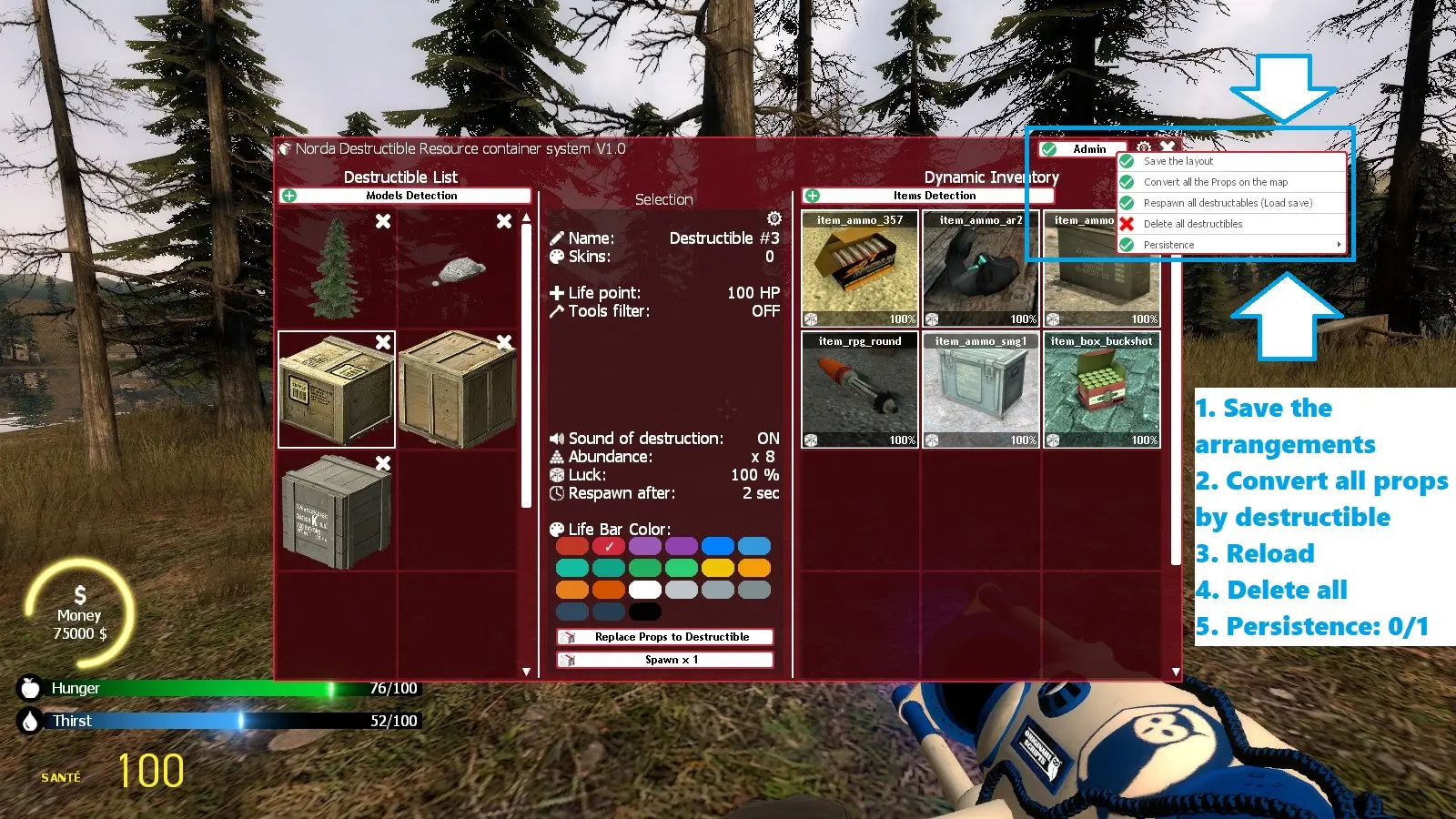Select the item_rpg_round inventory thumbnail

(x=859, y=389)
